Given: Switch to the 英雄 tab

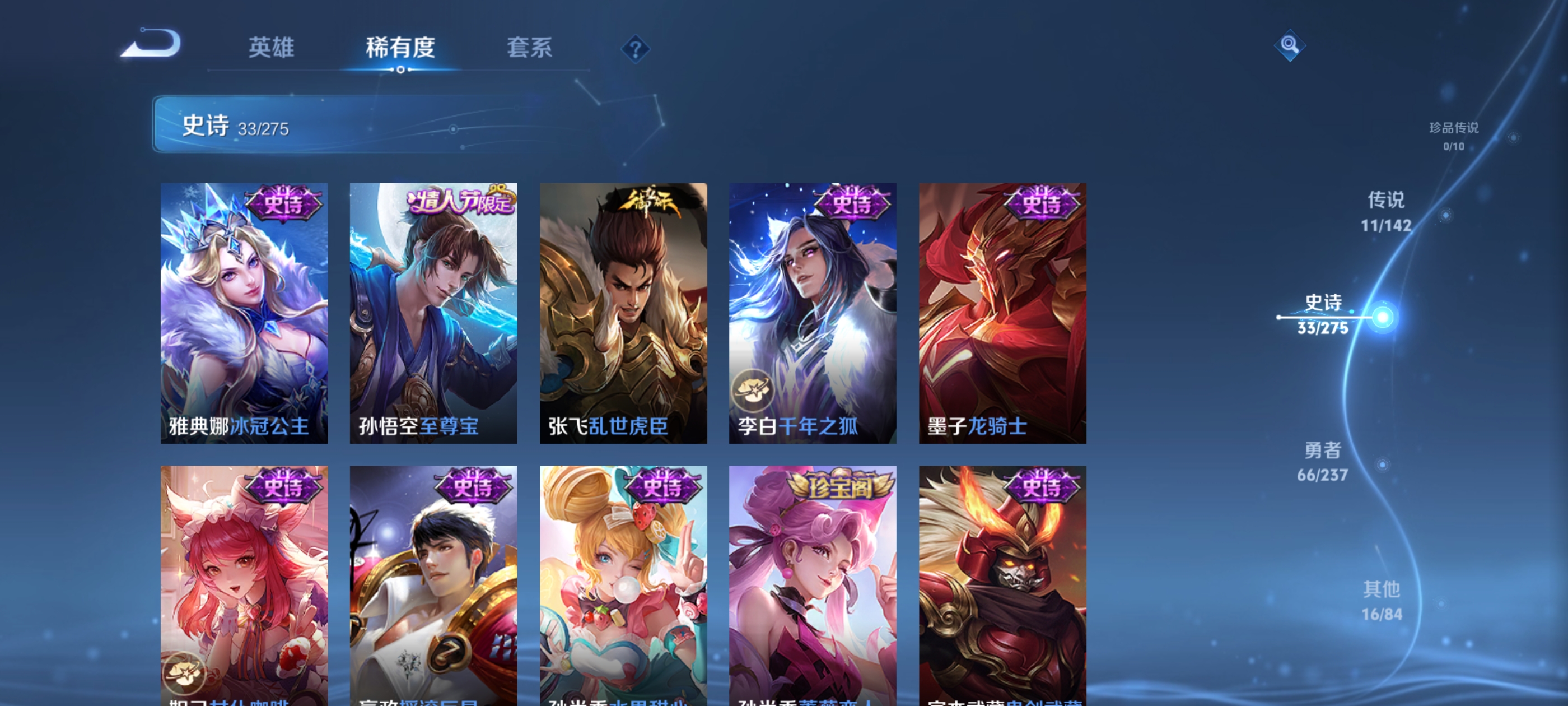Looking at the screenshot, I should tap(272, 49).
